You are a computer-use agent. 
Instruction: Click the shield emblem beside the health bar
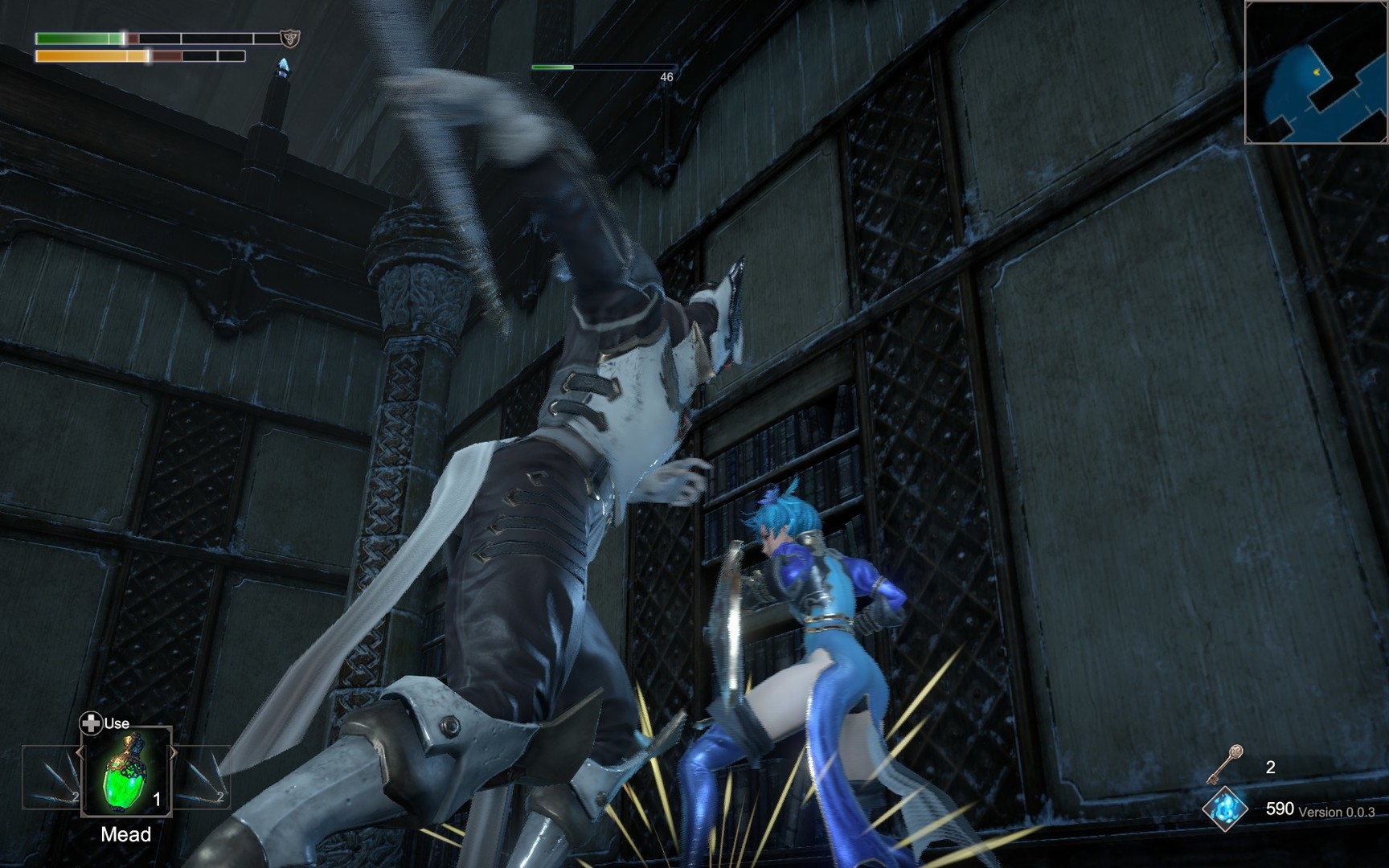[289, 38]
